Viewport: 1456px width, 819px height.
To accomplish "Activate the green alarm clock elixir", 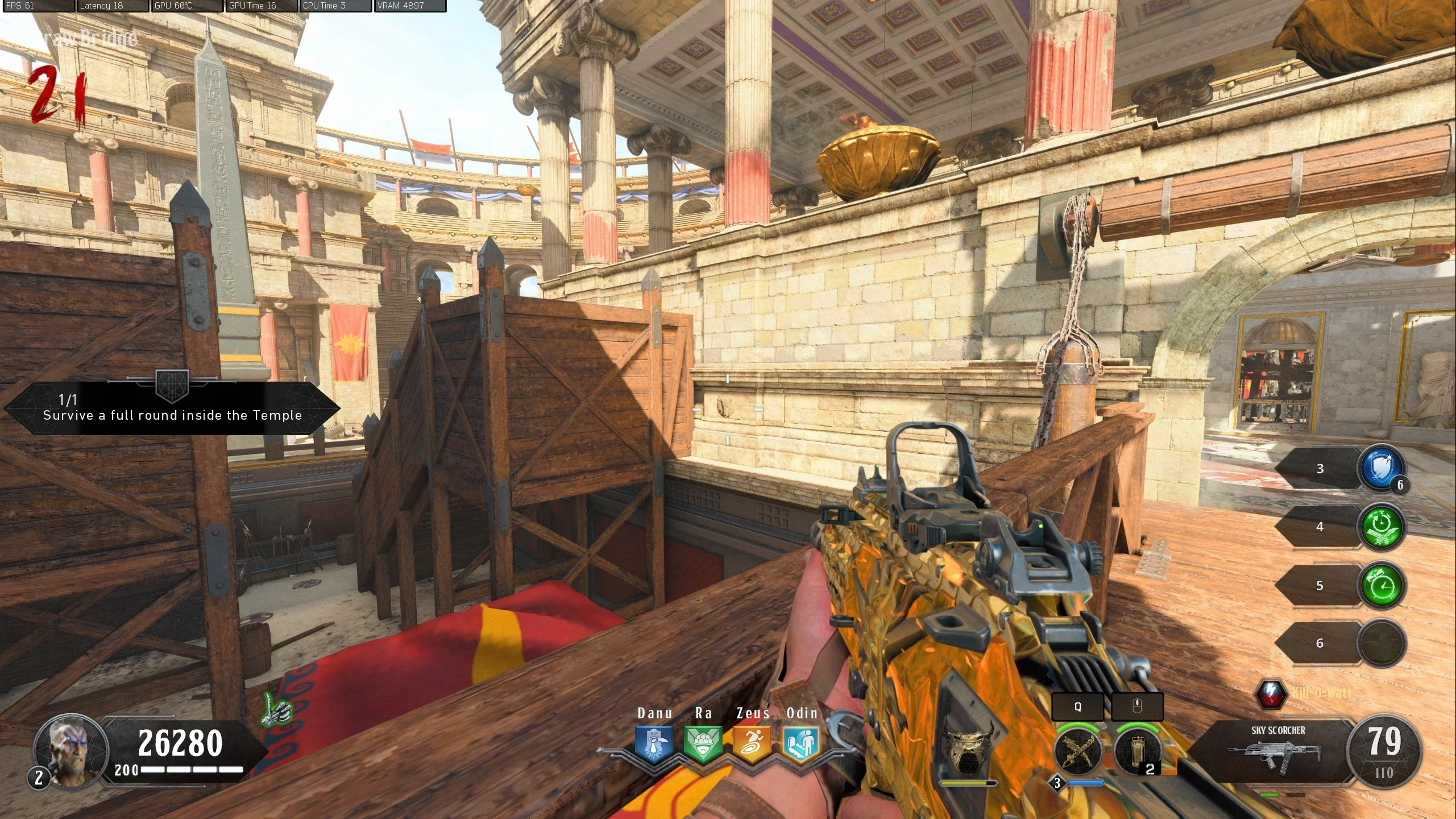I will (x=1382, y=586).
